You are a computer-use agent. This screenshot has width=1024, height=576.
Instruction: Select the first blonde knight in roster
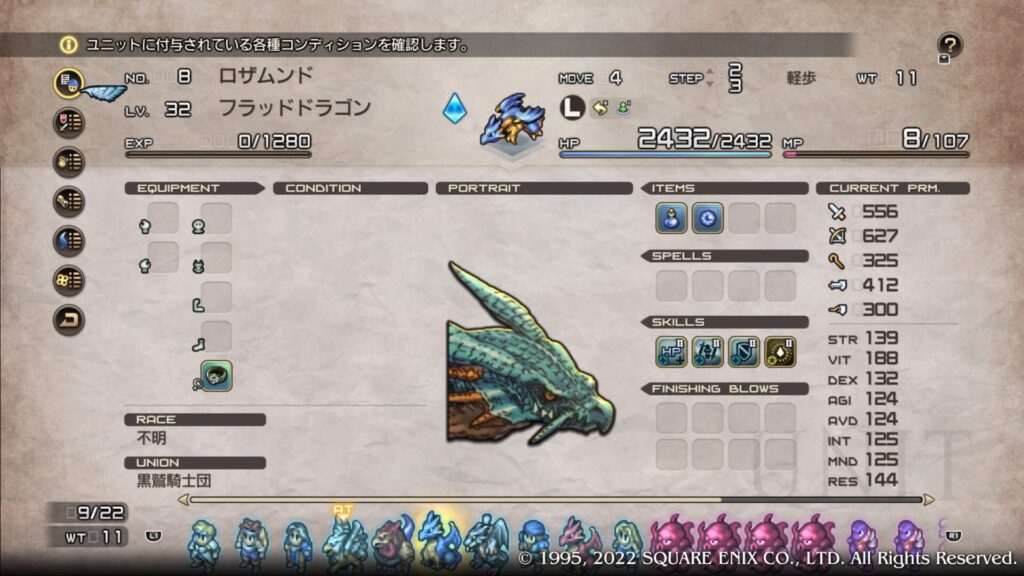tap(204, 543)
